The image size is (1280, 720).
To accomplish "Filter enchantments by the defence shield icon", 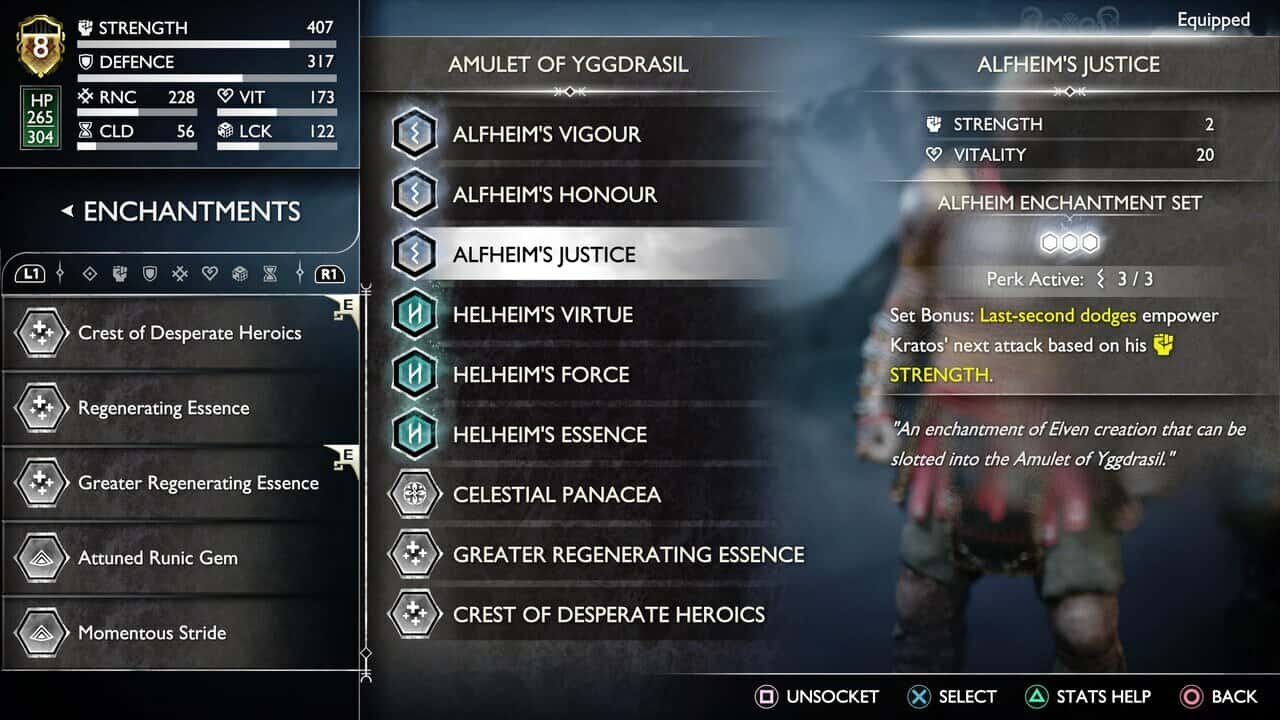I will (x=150, y=273).
